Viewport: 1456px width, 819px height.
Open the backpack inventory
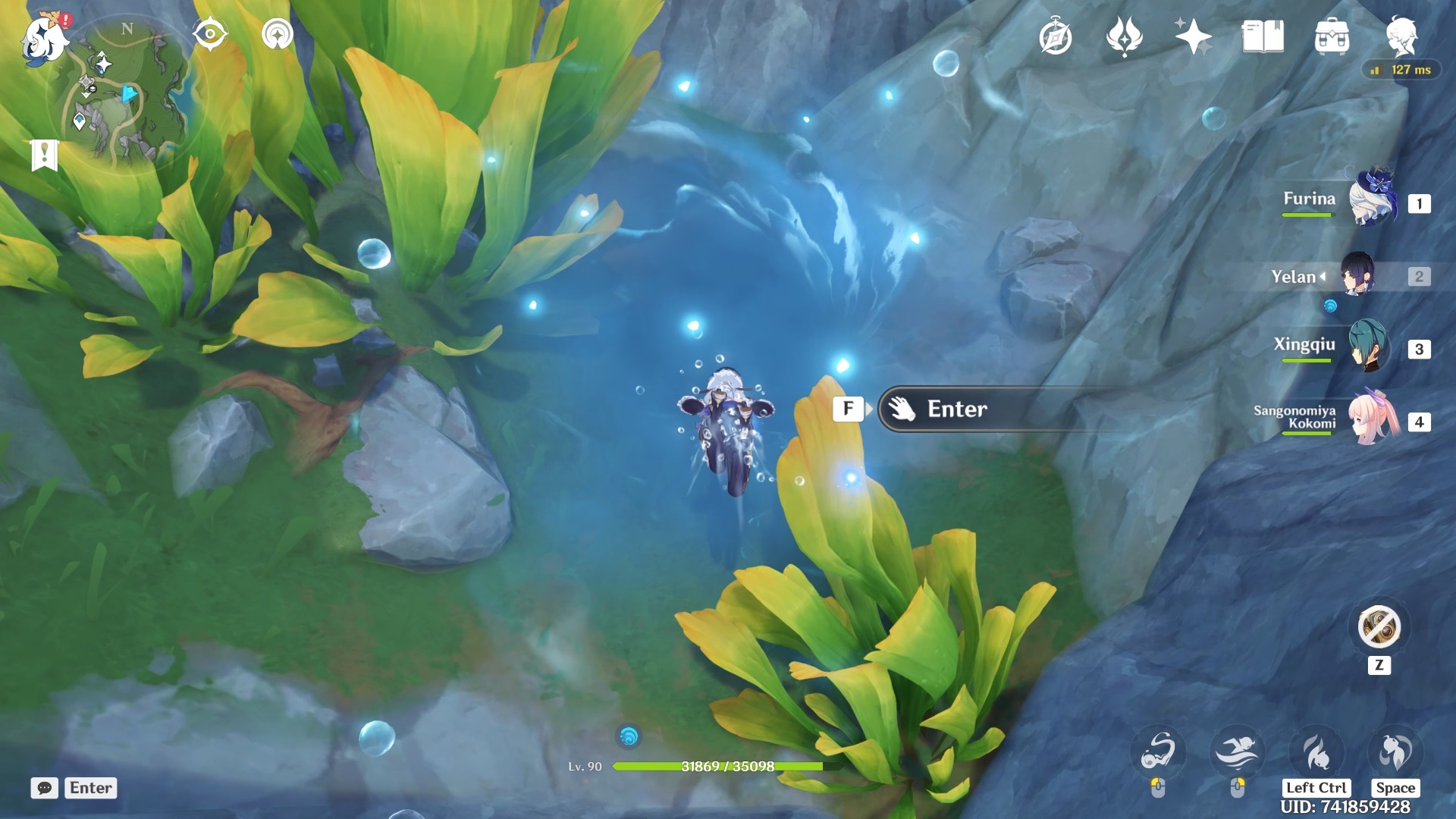(1332, 37)
